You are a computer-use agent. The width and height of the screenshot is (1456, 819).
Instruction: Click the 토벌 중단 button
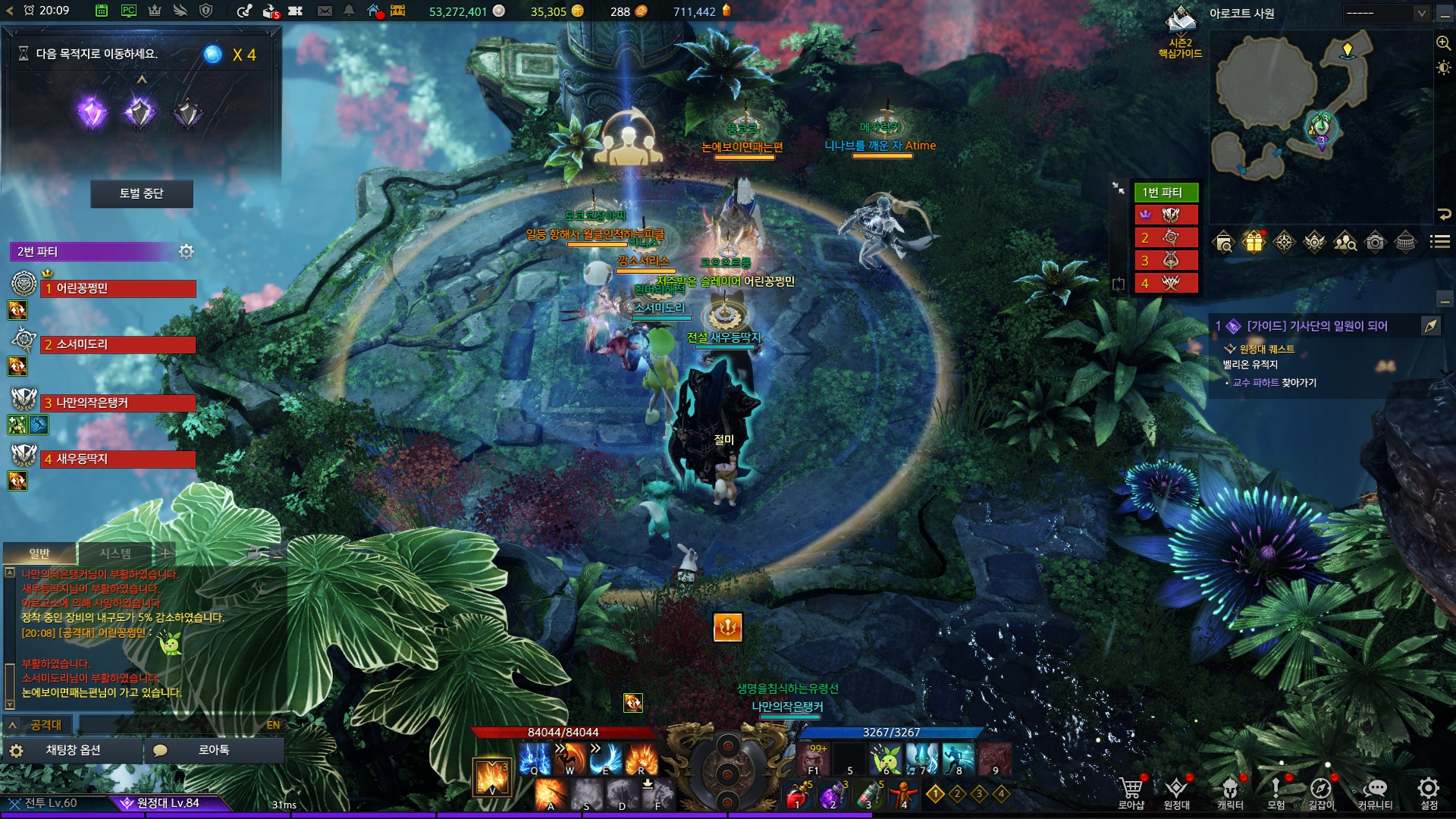coord(142,193)
